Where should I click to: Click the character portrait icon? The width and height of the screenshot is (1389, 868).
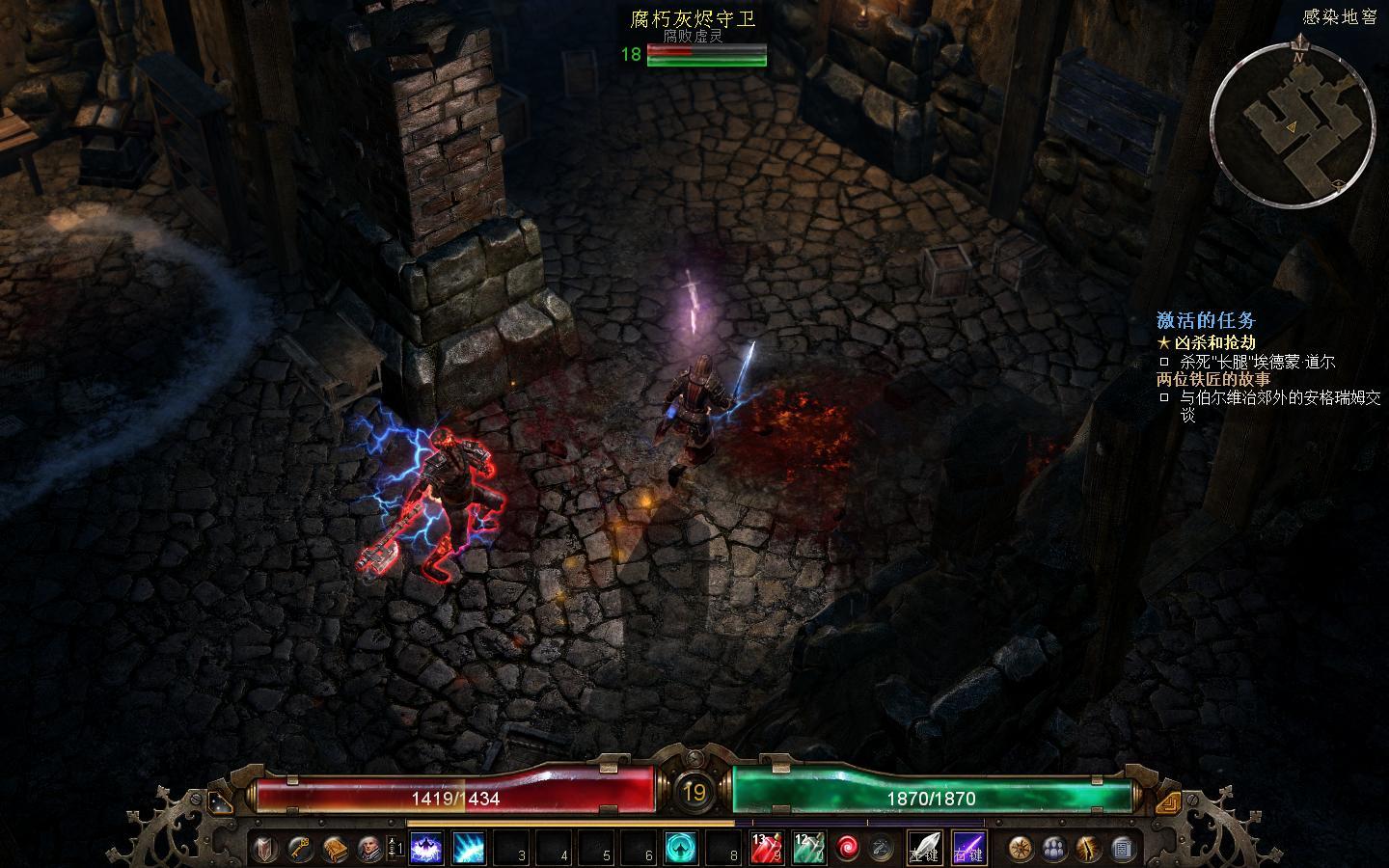tap(368, 849)
